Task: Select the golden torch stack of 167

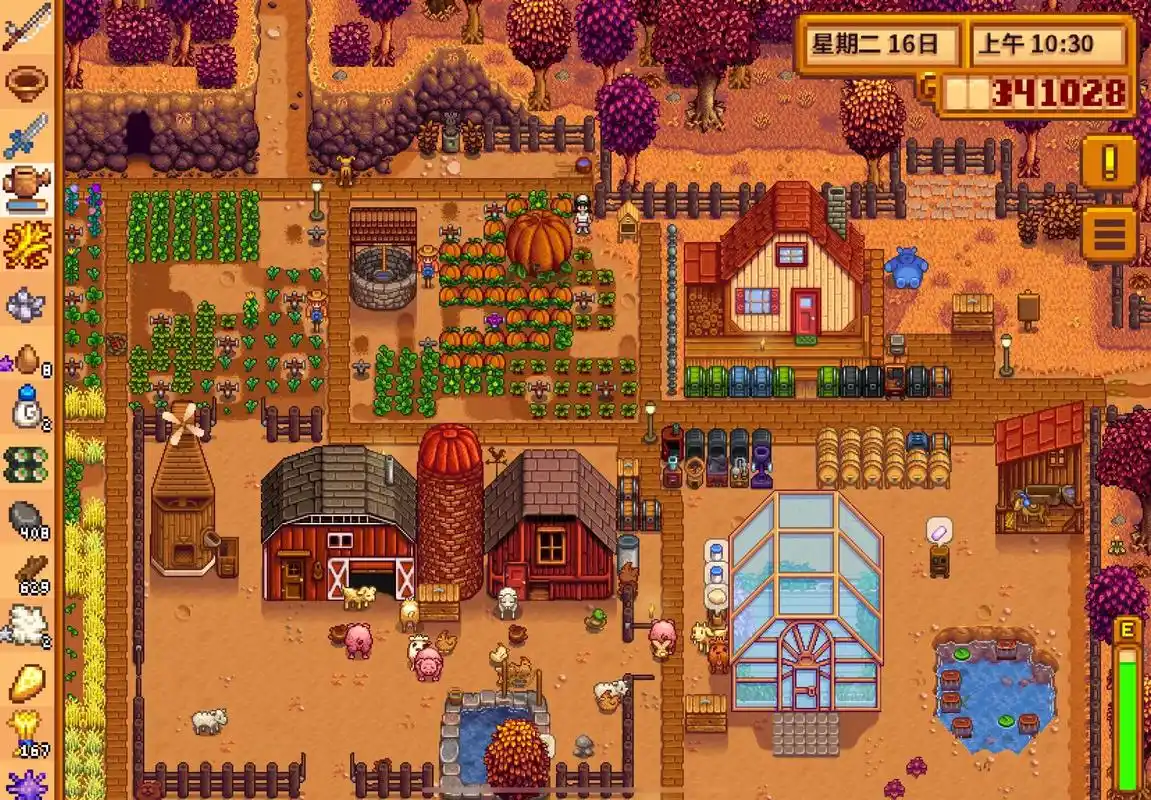Action: (26, 733)
